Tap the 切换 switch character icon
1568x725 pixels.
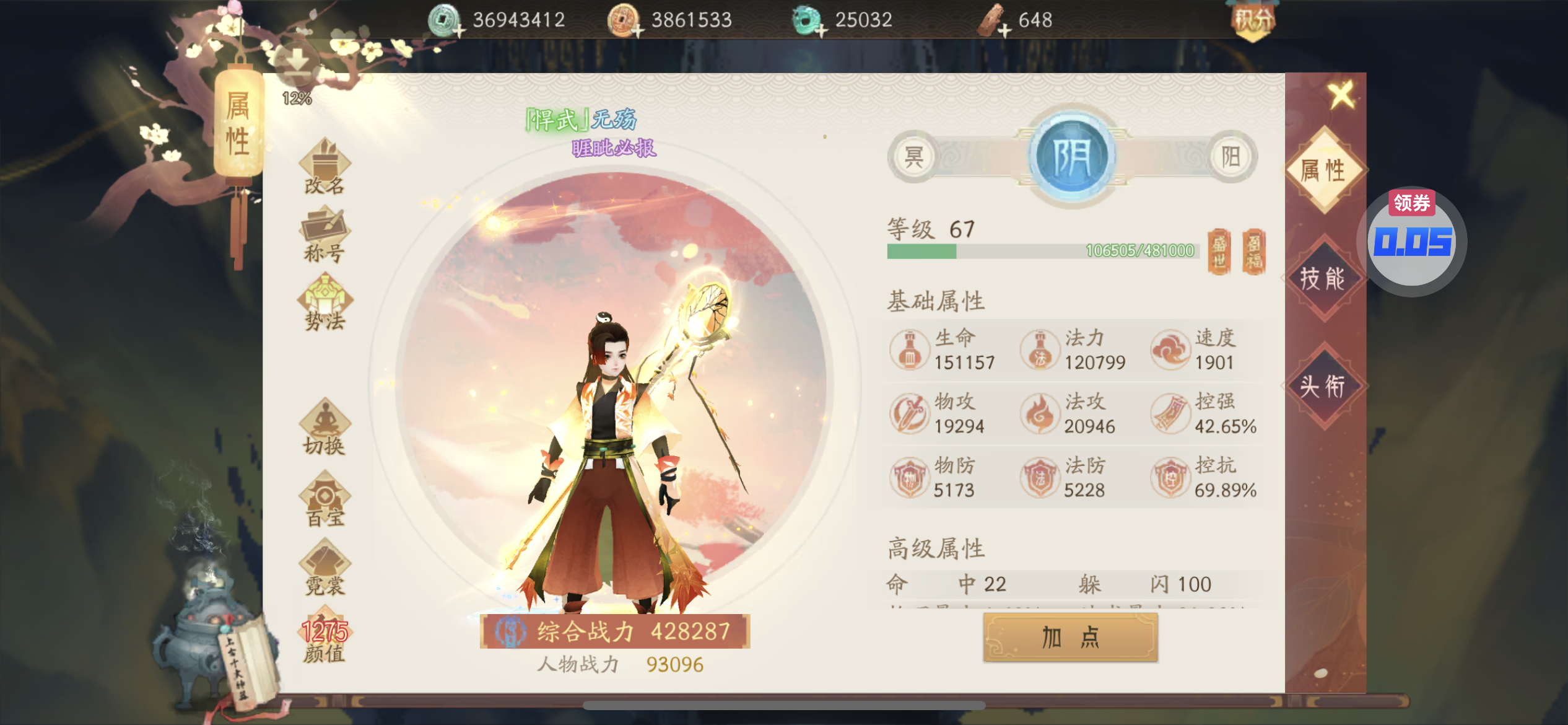[x=324, y=429]
